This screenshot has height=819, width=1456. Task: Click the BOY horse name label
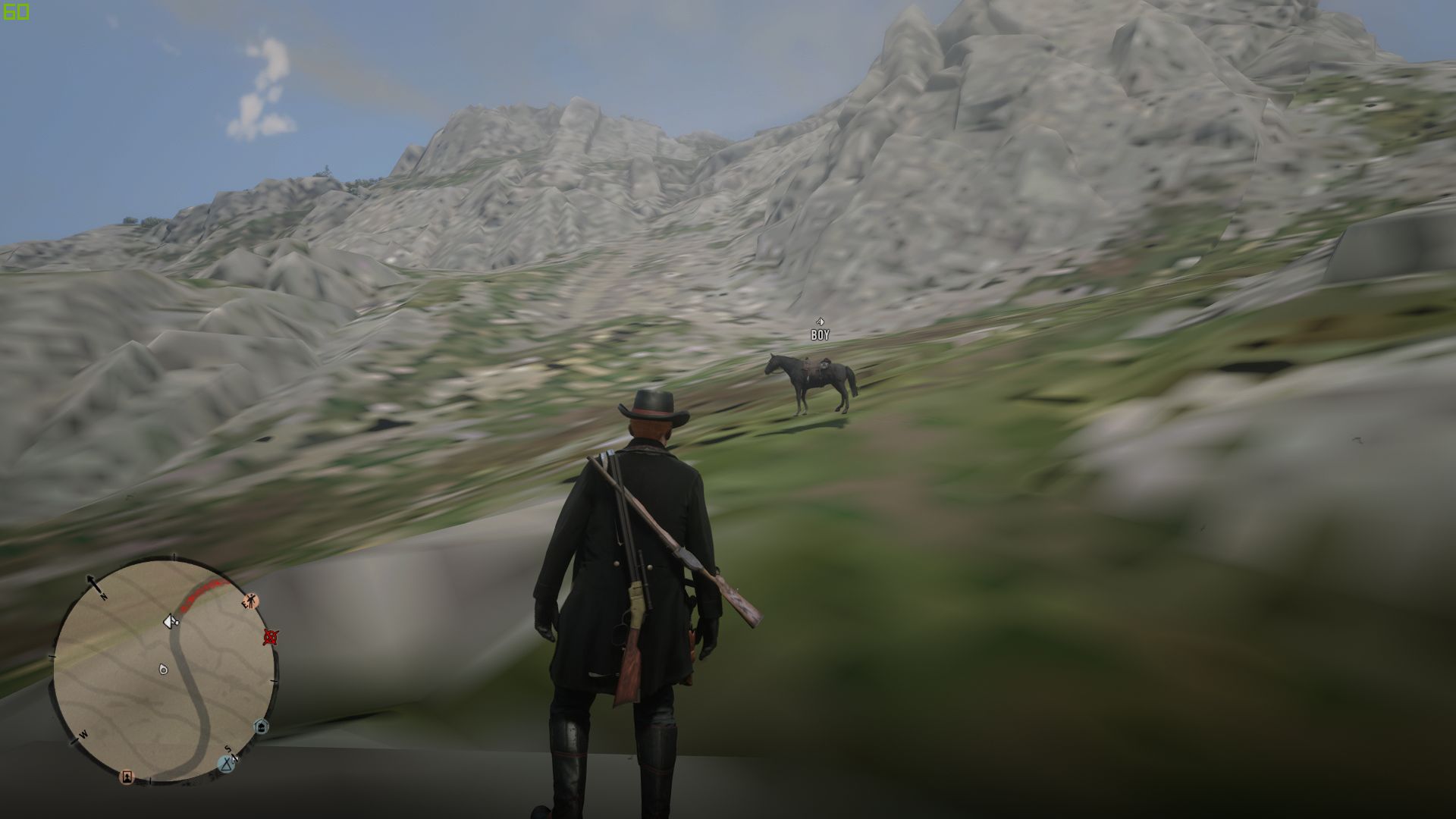[x=820, y=334]
